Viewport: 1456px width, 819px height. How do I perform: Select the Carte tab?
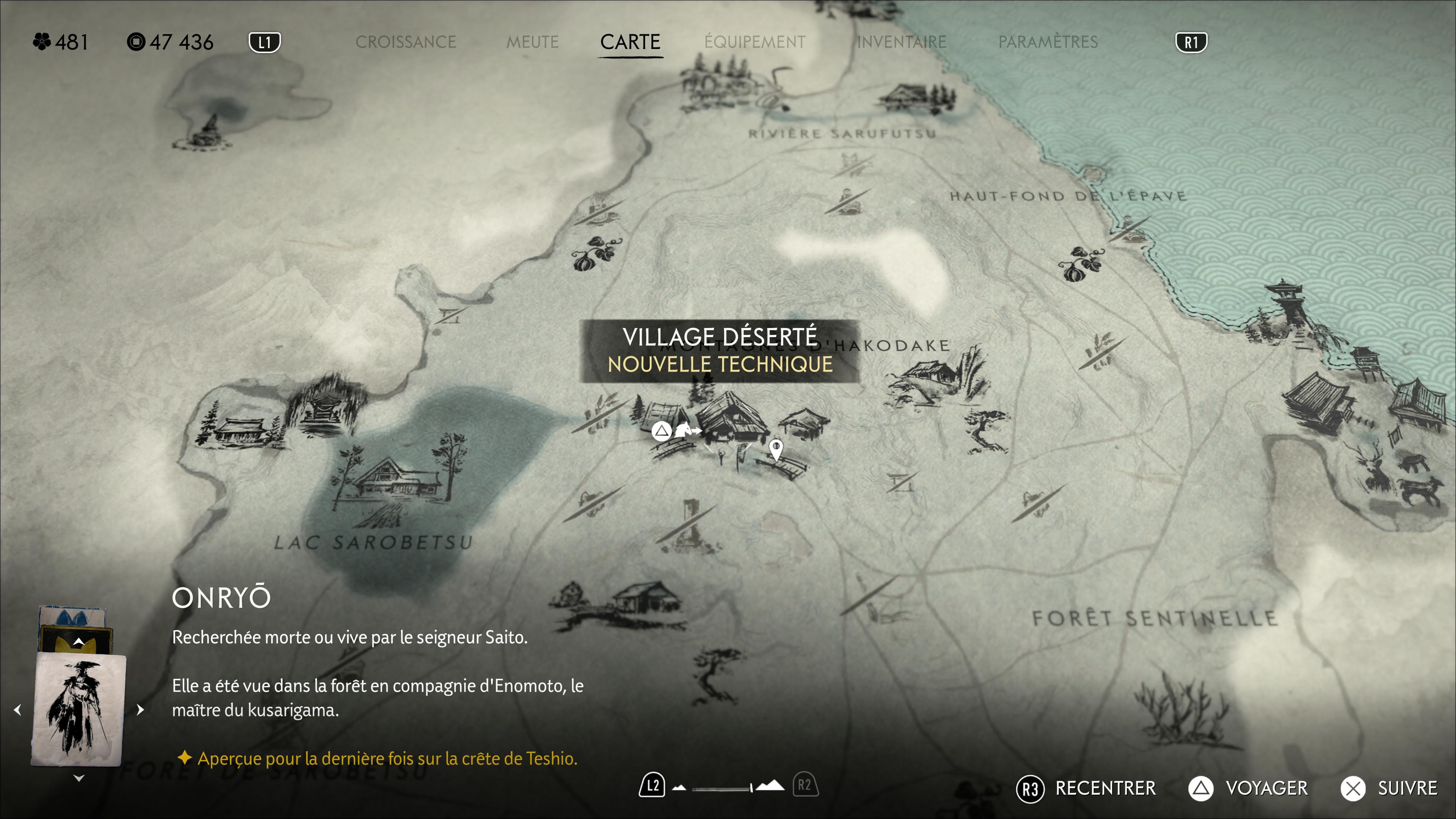click(x=630, y=42)
